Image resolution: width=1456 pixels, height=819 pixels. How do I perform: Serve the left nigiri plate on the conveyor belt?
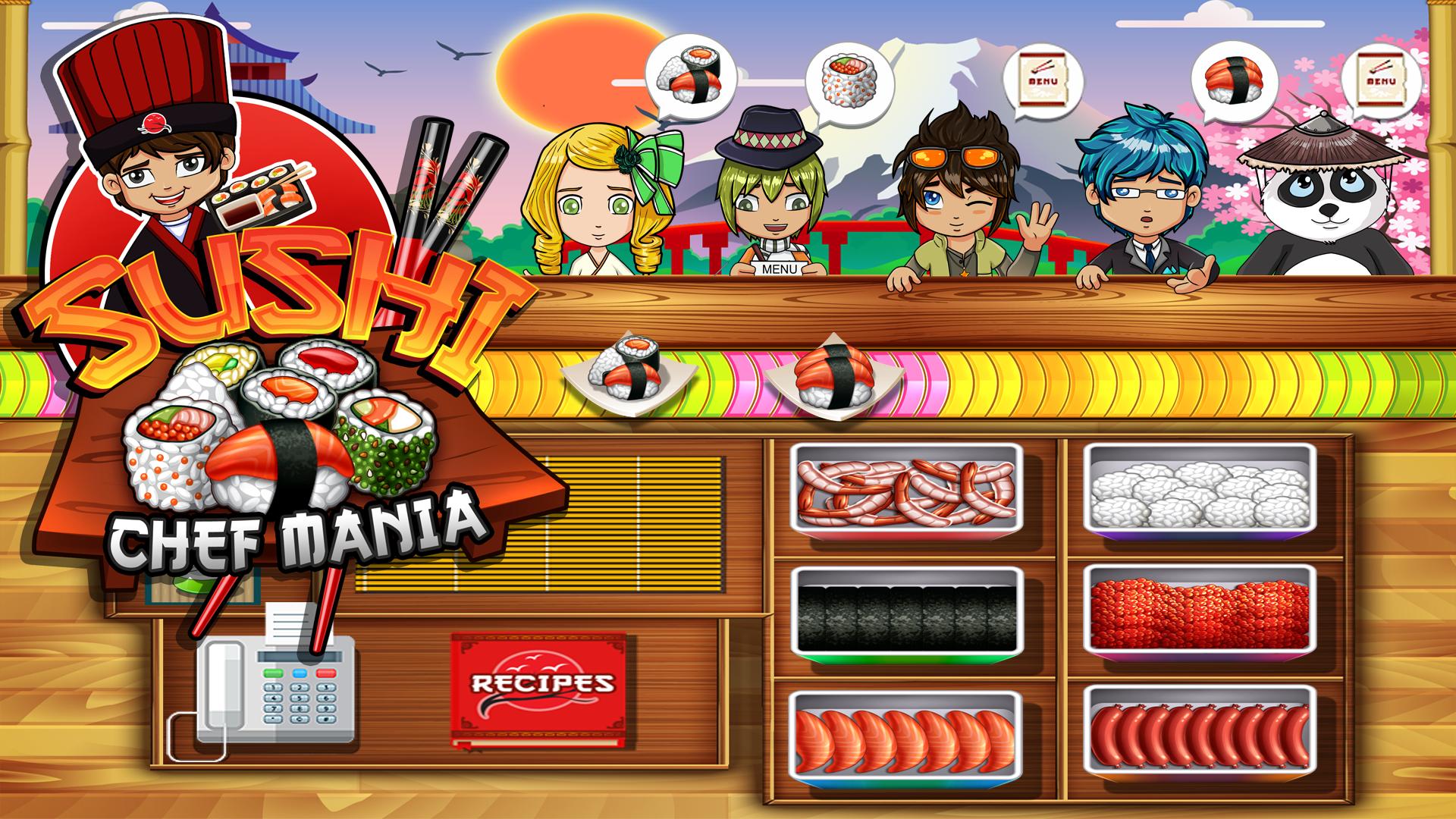[629, 375]
